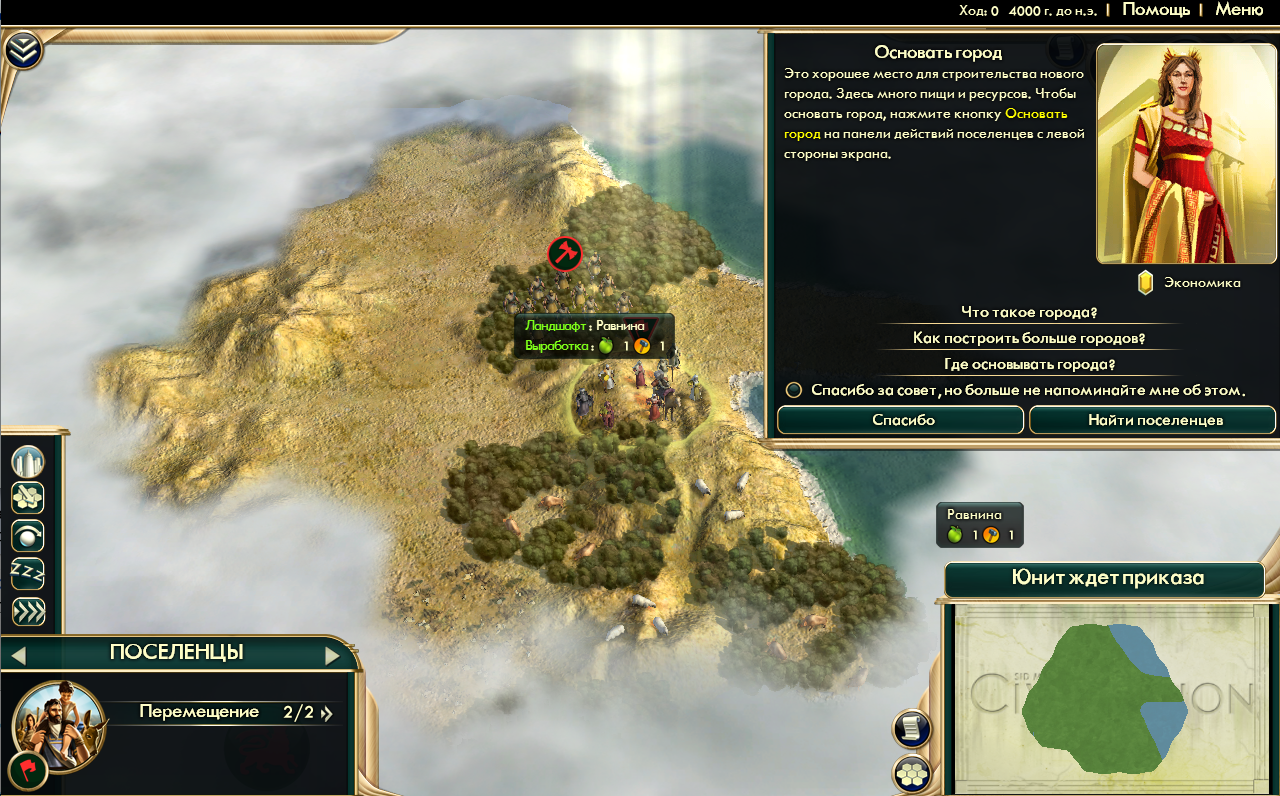This screenshot has height=796, width=1280.
Task: Use the found city action icon
Action: coord(28,462)
